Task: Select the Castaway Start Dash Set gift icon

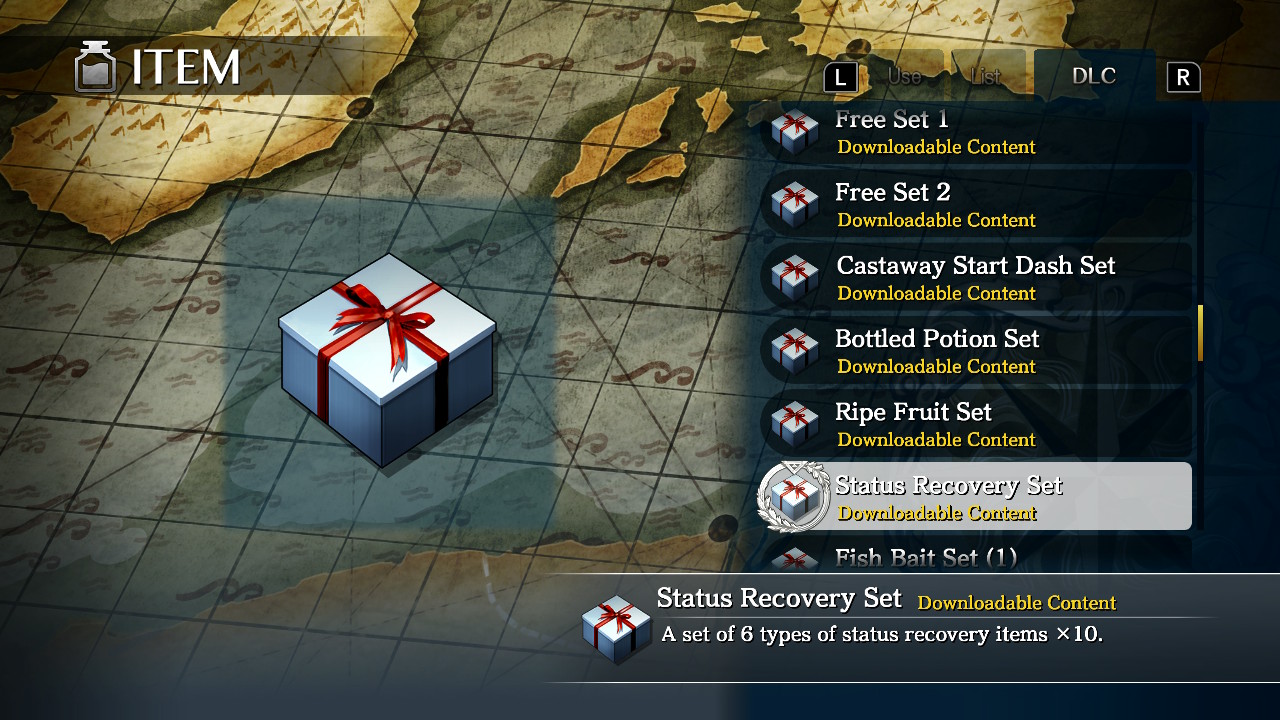Action: (793, 278)
